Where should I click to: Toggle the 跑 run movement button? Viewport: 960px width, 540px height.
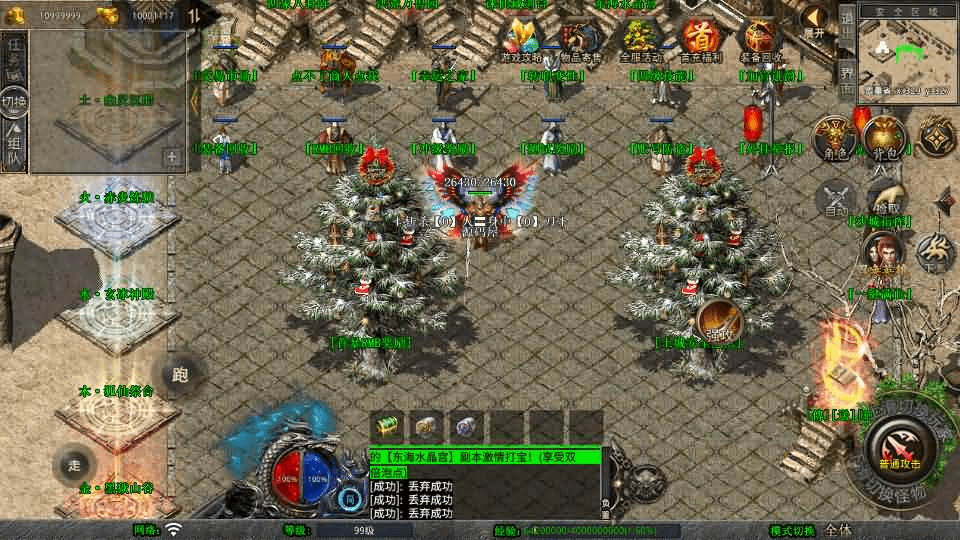point(181,374)
